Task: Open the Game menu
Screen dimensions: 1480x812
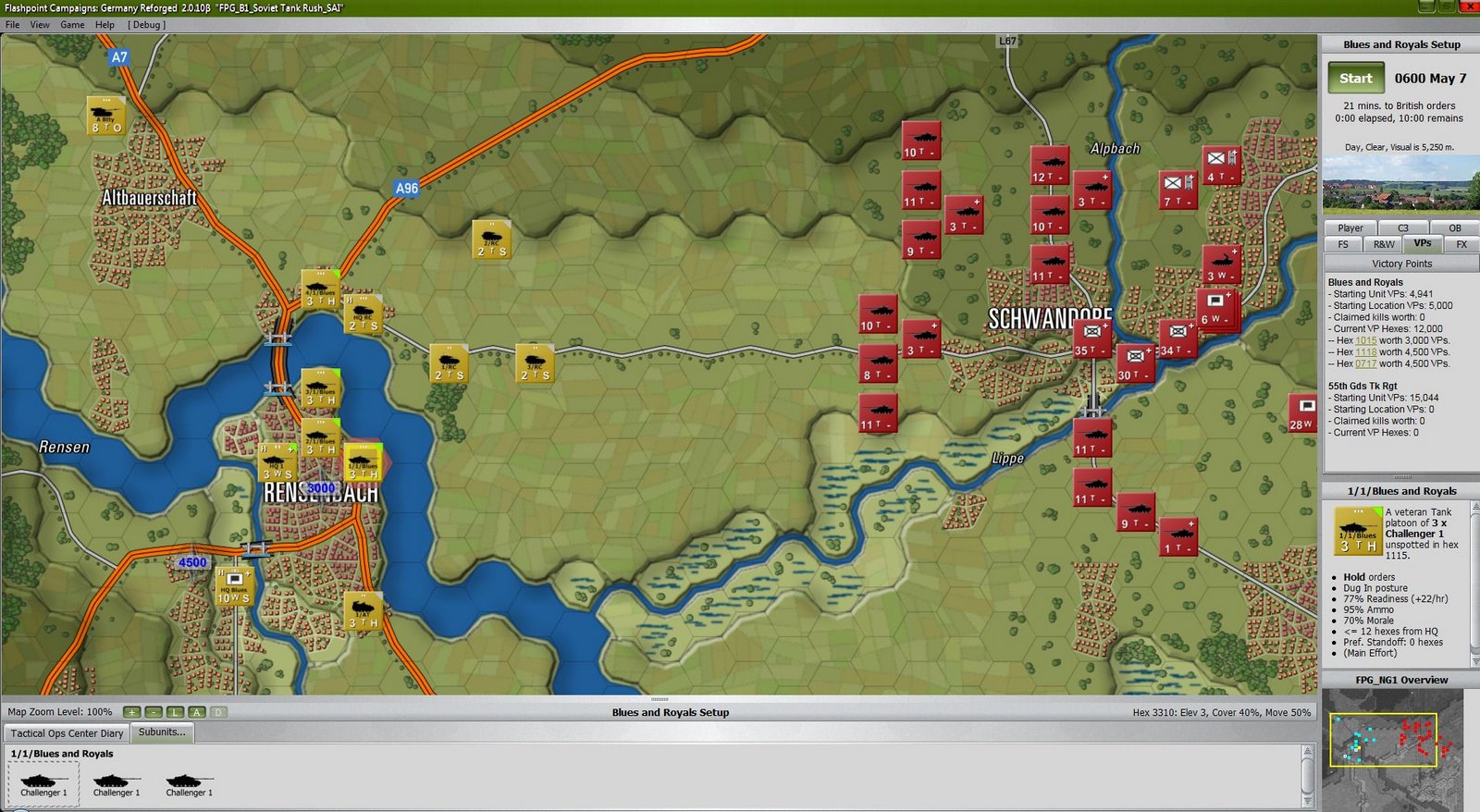Action: pos(71,25)
